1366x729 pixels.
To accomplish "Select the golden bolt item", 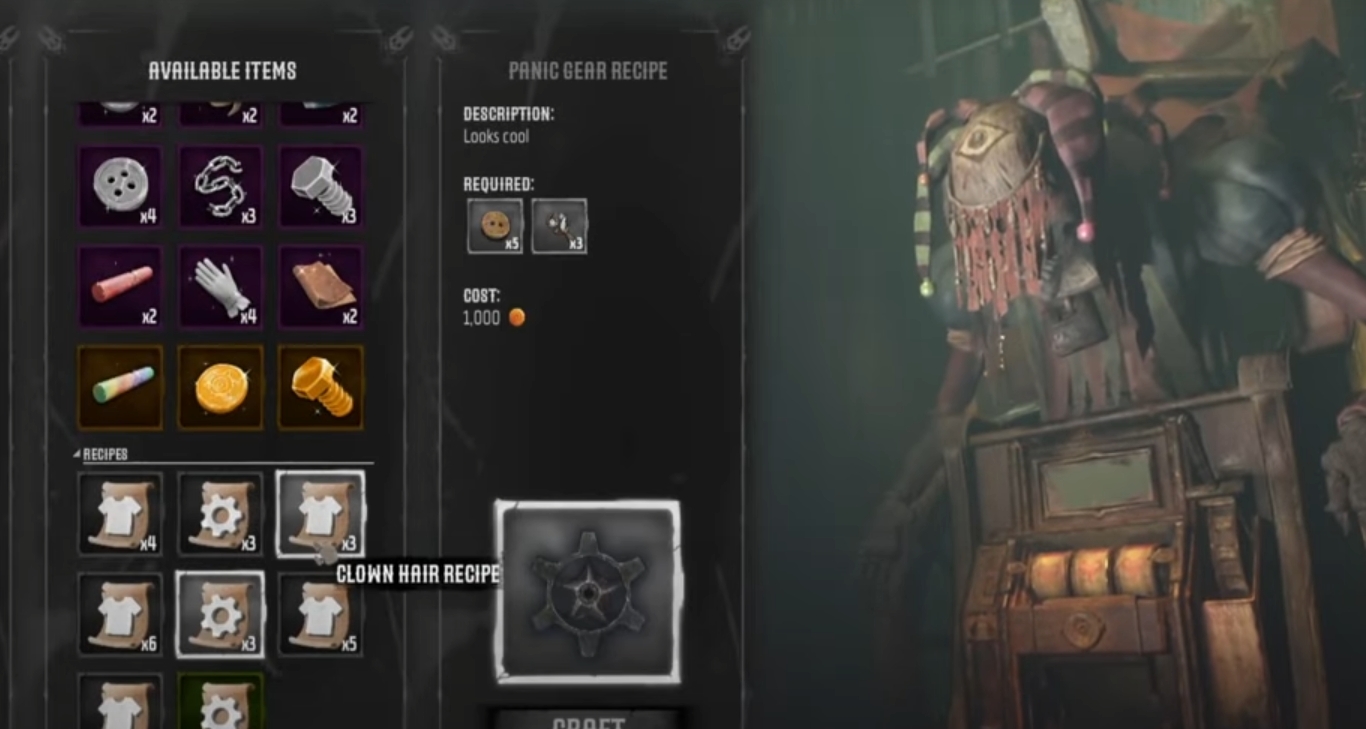I will [x=320, y=387].
